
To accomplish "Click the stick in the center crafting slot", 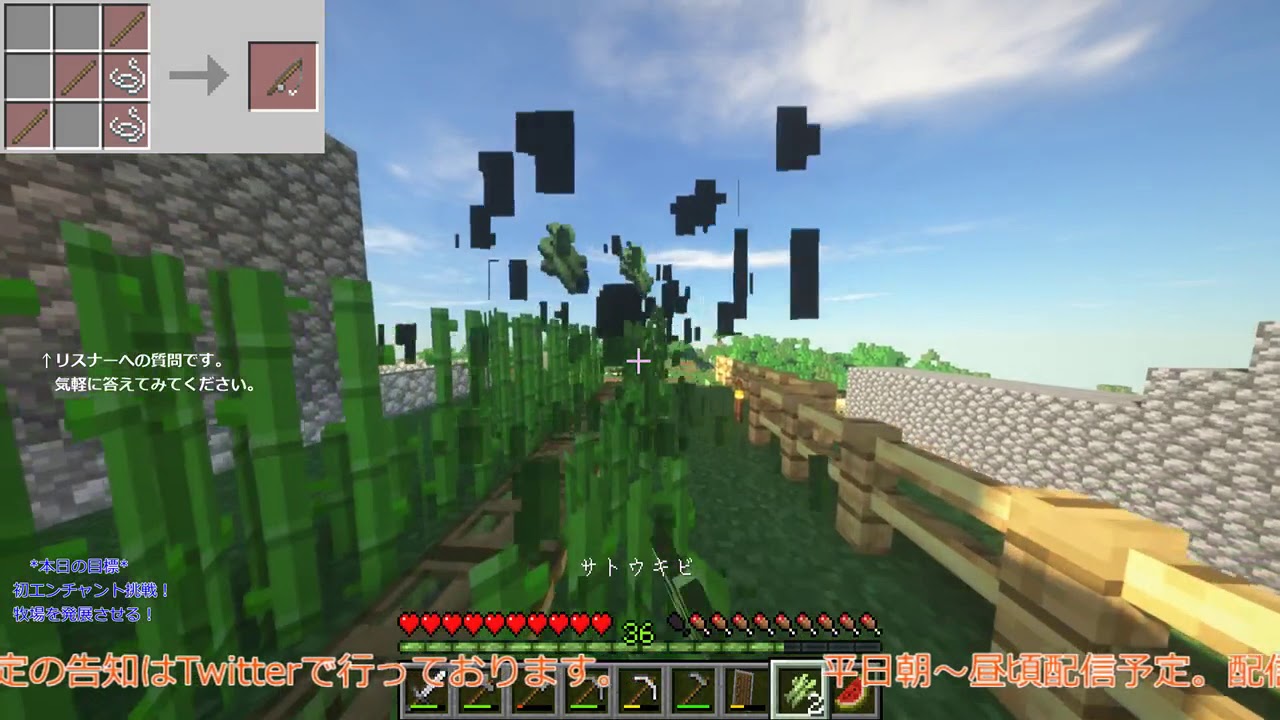I will (x=77, y=77).
